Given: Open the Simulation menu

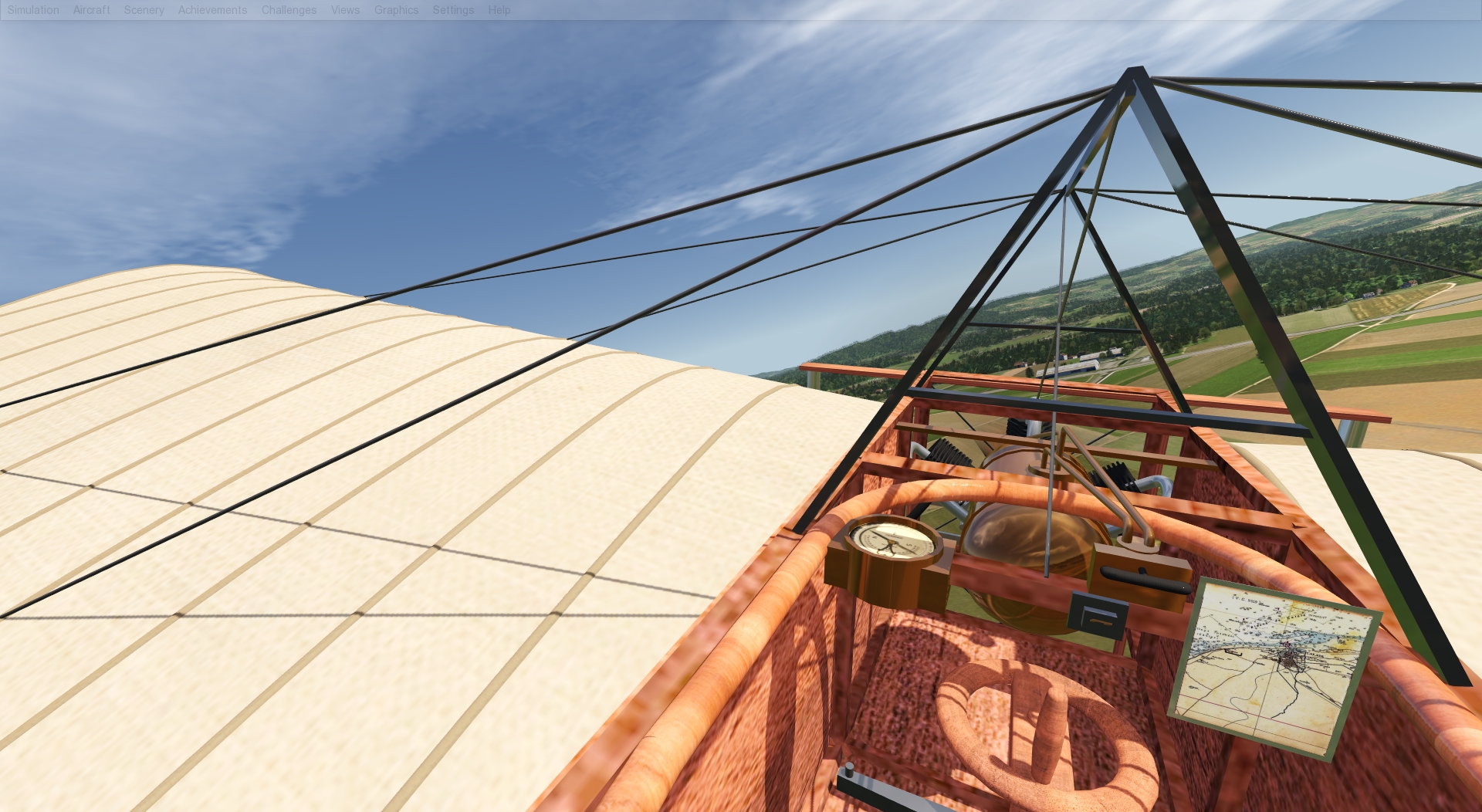Looking at the screenshot, I should click(x=32, y=10).
